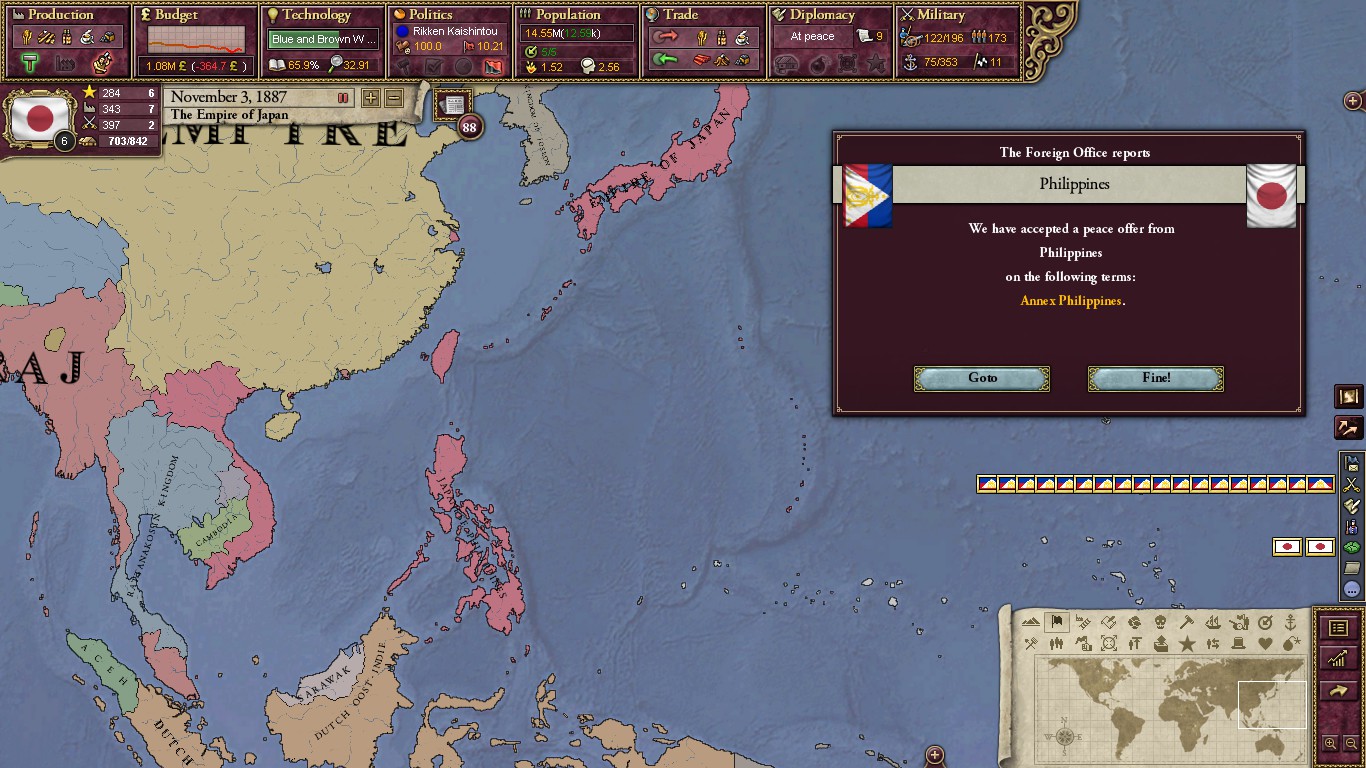
Task: Open the newspaper icon with 88 badge
Action: click(454, 105)
